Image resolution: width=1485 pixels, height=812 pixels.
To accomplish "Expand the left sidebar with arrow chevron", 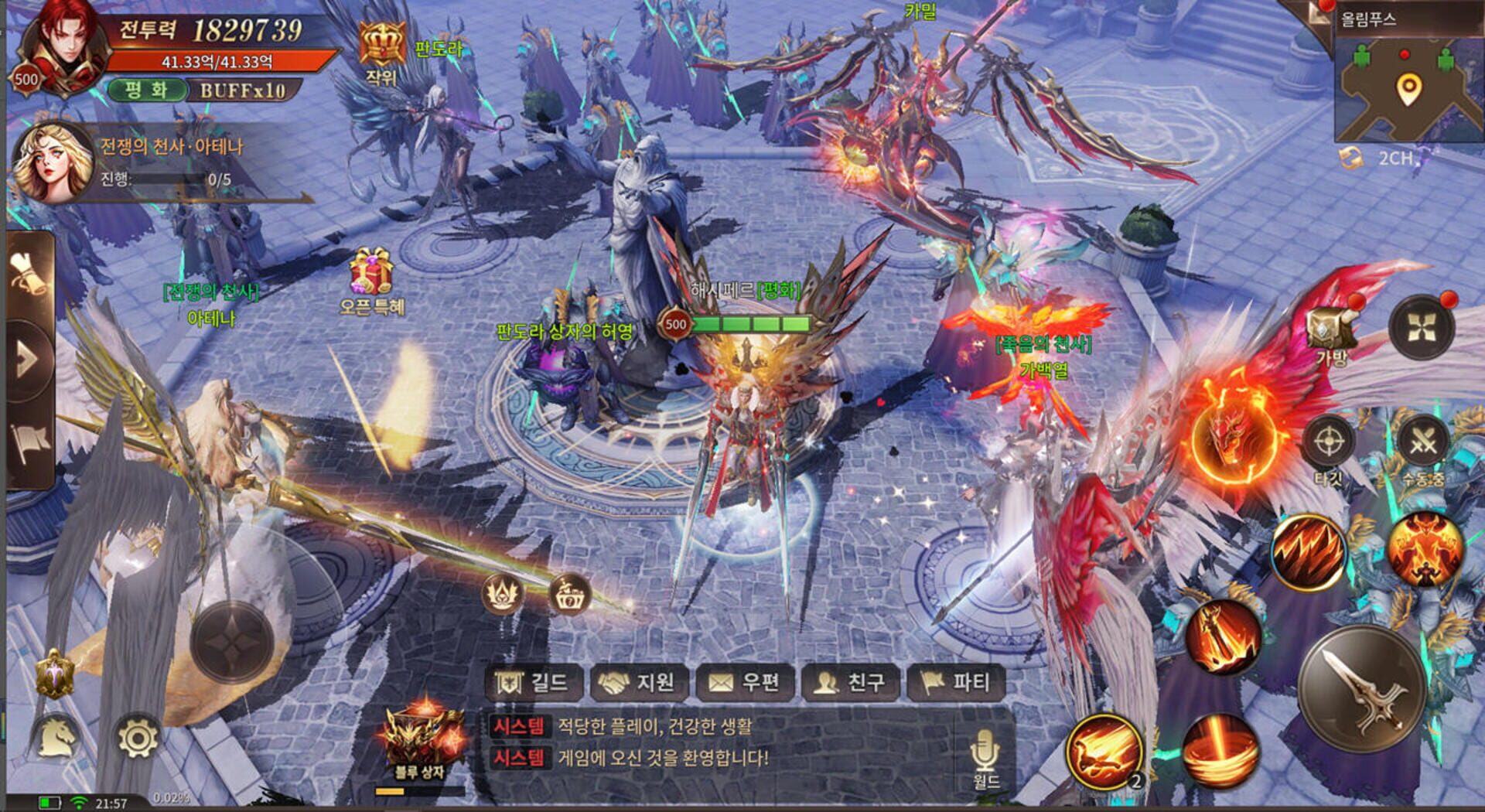I will point(27,360).
